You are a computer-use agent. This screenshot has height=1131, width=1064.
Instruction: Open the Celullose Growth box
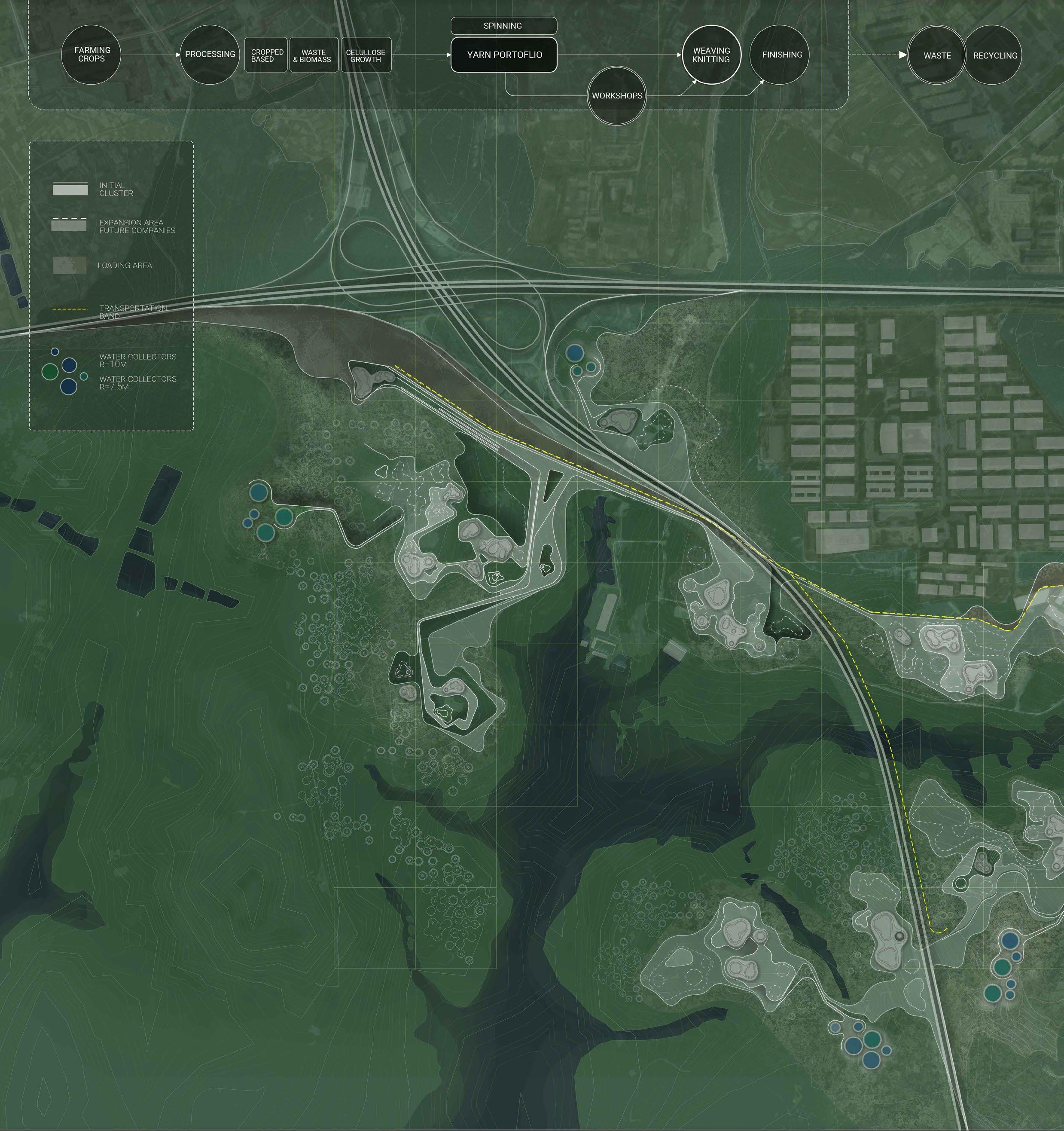coord(366,55)
